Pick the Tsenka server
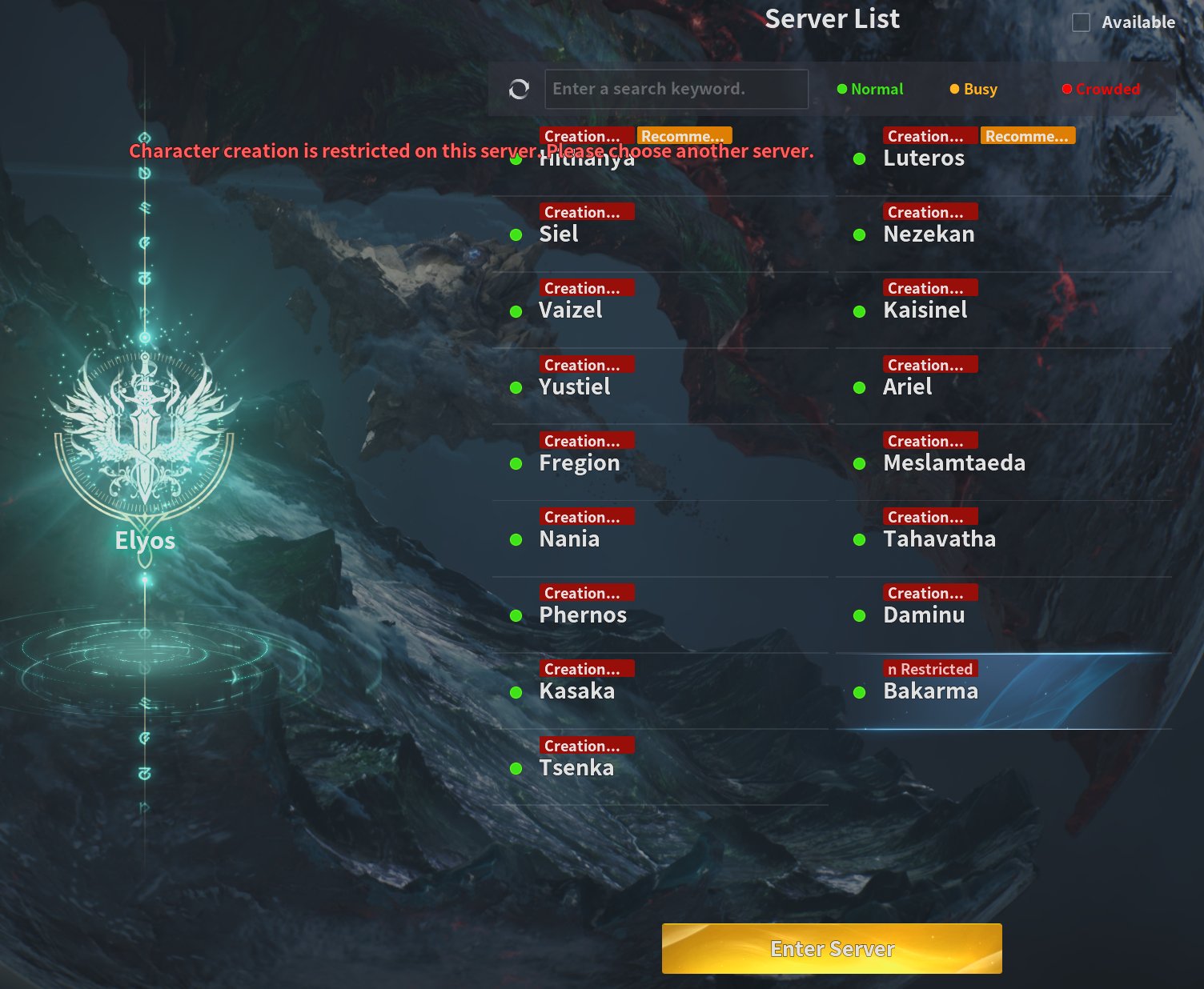 576,768
